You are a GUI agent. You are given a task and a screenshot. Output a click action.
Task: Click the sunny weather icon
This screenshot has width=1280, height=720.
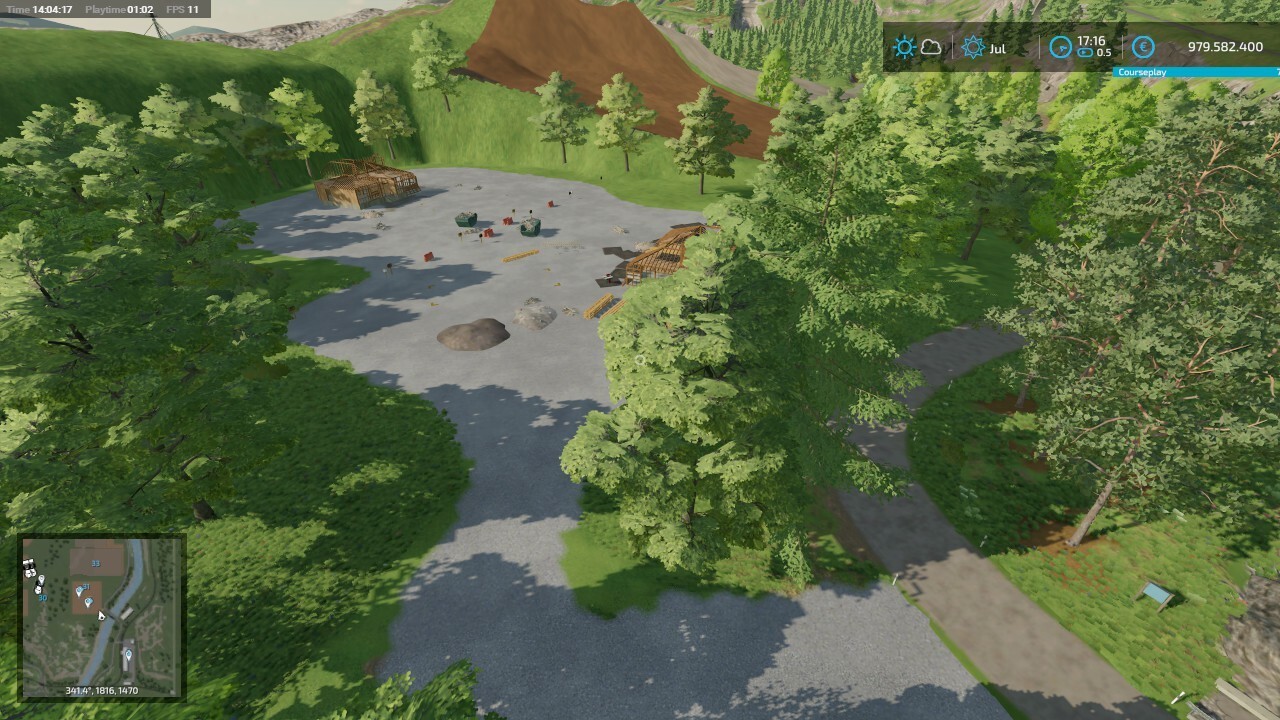click(904, 47)
